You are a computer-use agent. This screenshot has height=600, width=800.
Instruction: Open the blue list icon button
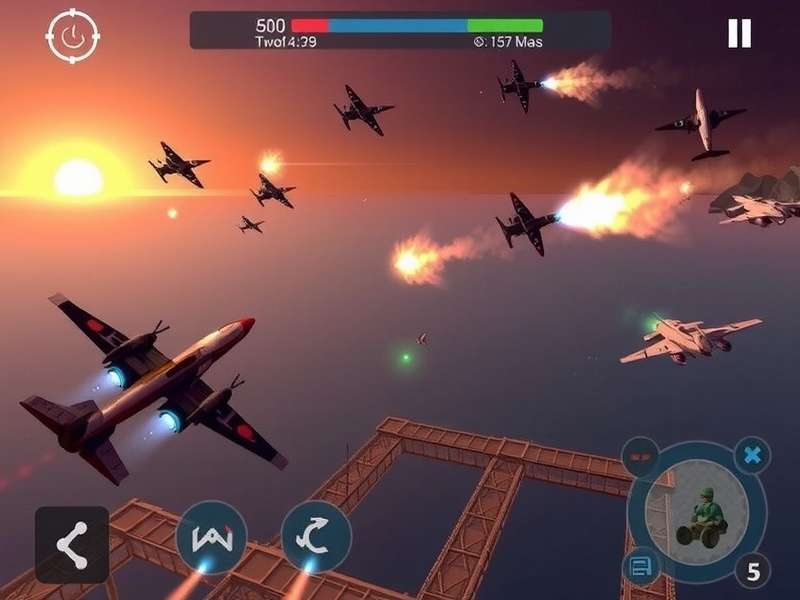coord(641,568)
